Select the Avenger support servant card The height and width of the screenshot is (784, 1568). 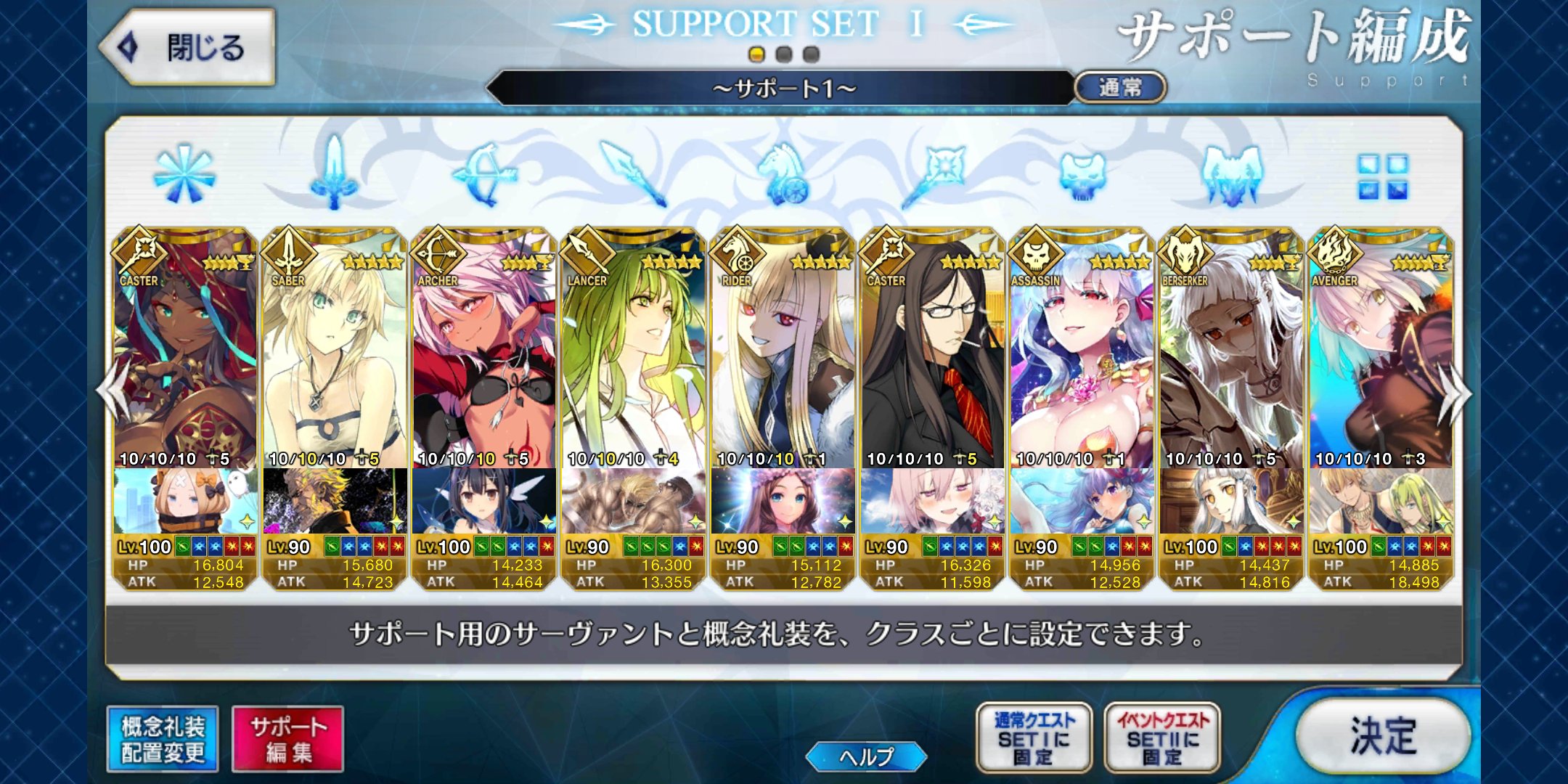click(x=1381, y=348)
